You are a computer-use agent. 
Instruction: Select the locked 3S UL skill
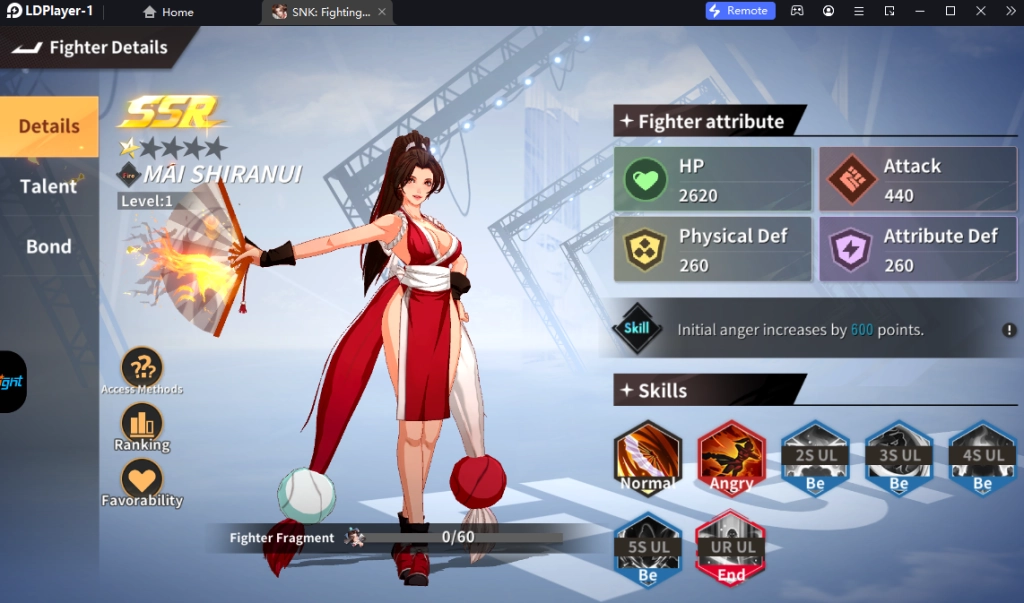899,459
